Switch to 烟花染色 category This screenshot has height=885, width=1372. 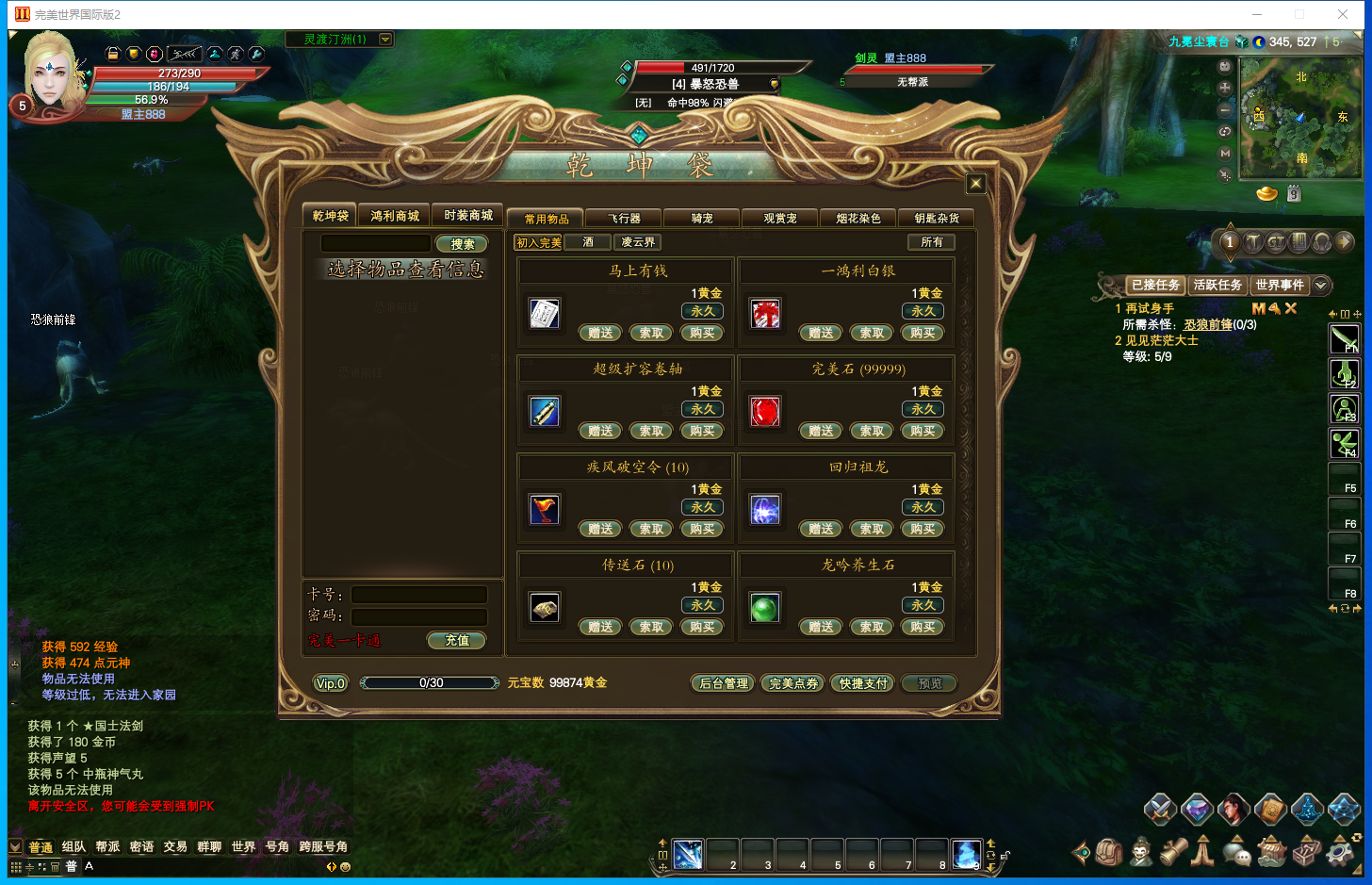(858, 219)
